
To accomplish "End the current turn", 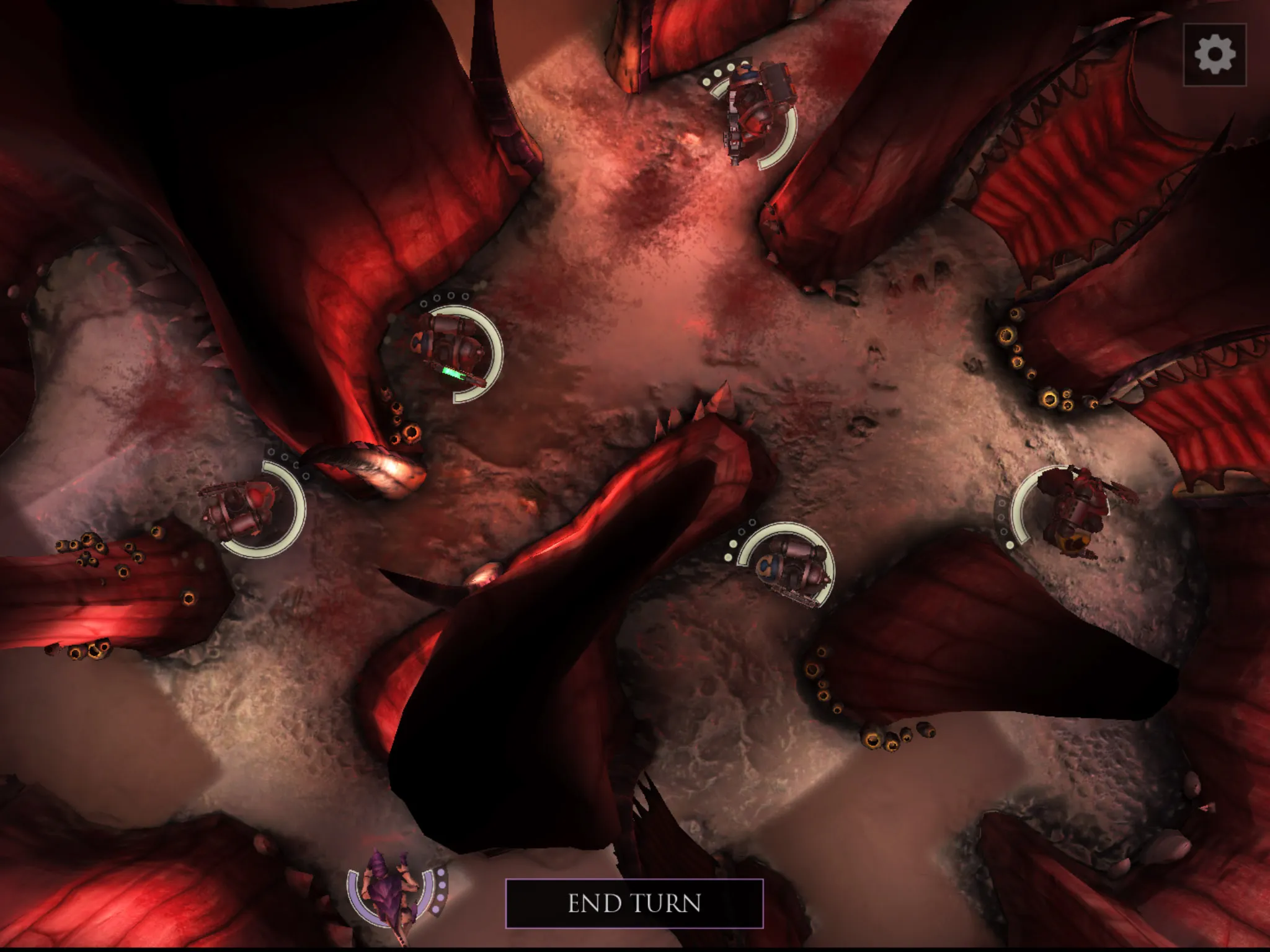I will click(x=634, y=903).
